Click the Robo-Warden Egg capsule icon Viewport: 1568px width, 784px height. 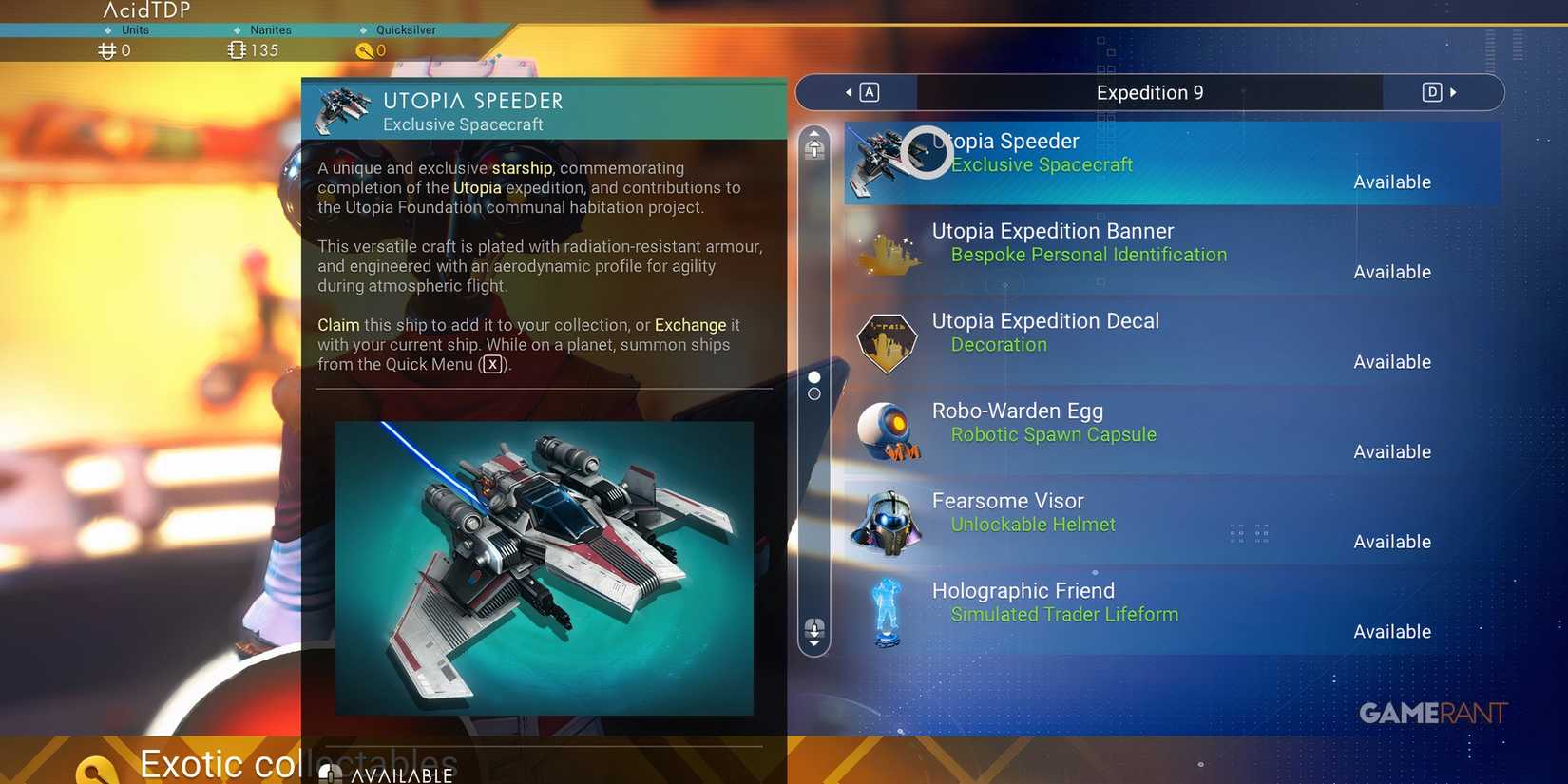(x=887, y=430)
